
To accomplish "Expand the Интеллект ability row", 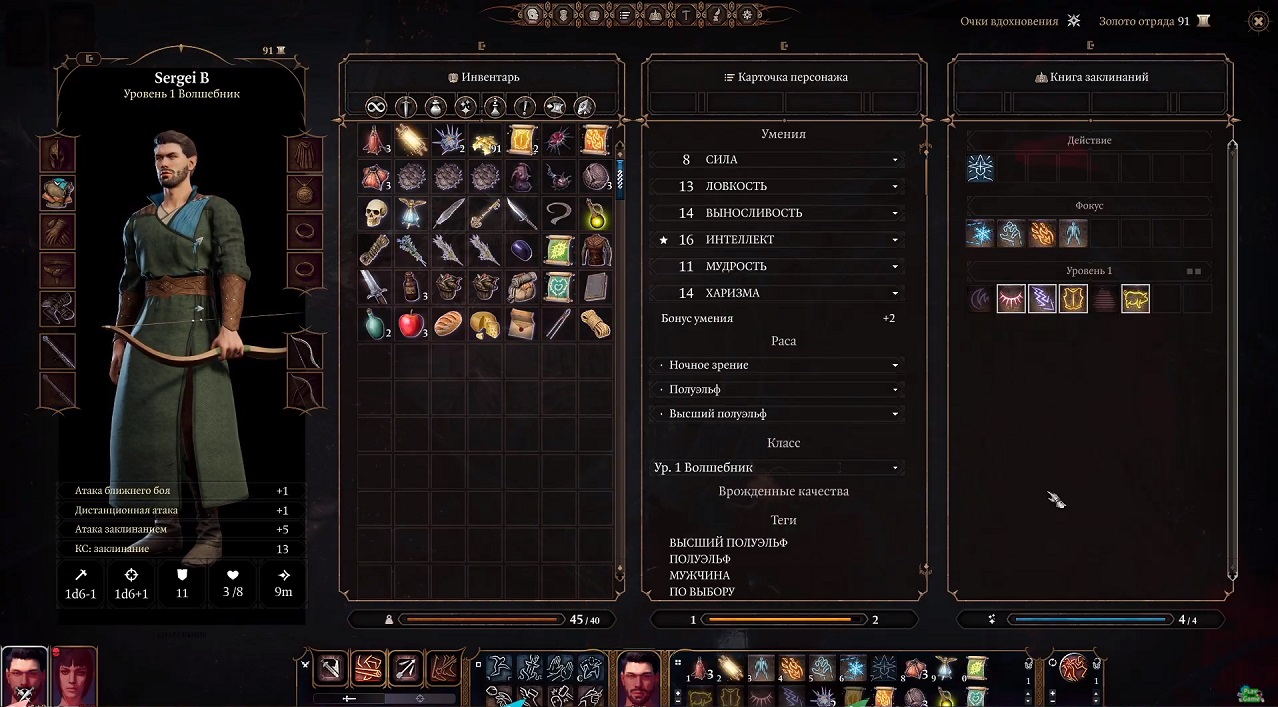I will [895, 240].
